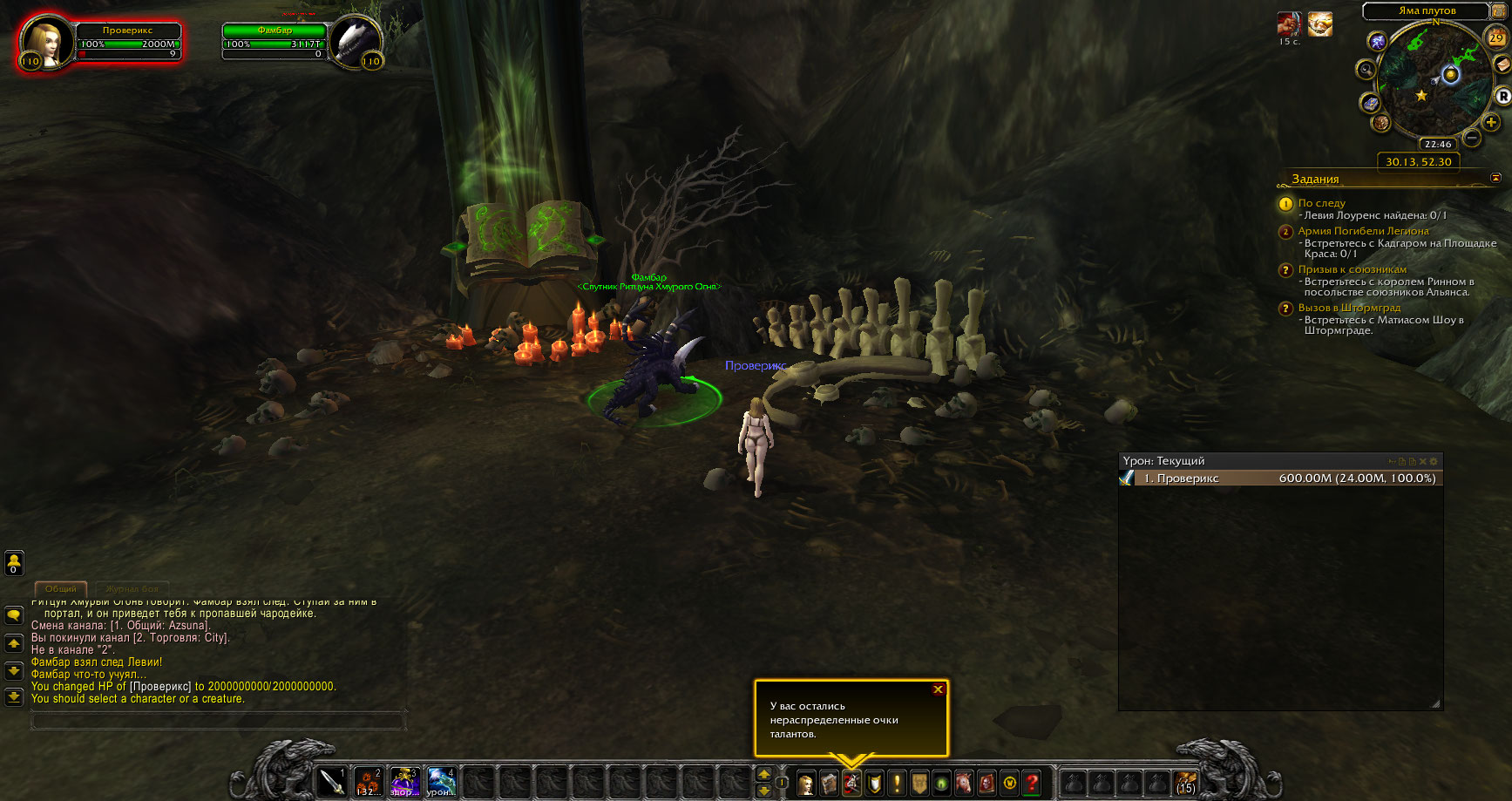
Task: Switch to the Журнал боя chat tab
Action: 132,589
